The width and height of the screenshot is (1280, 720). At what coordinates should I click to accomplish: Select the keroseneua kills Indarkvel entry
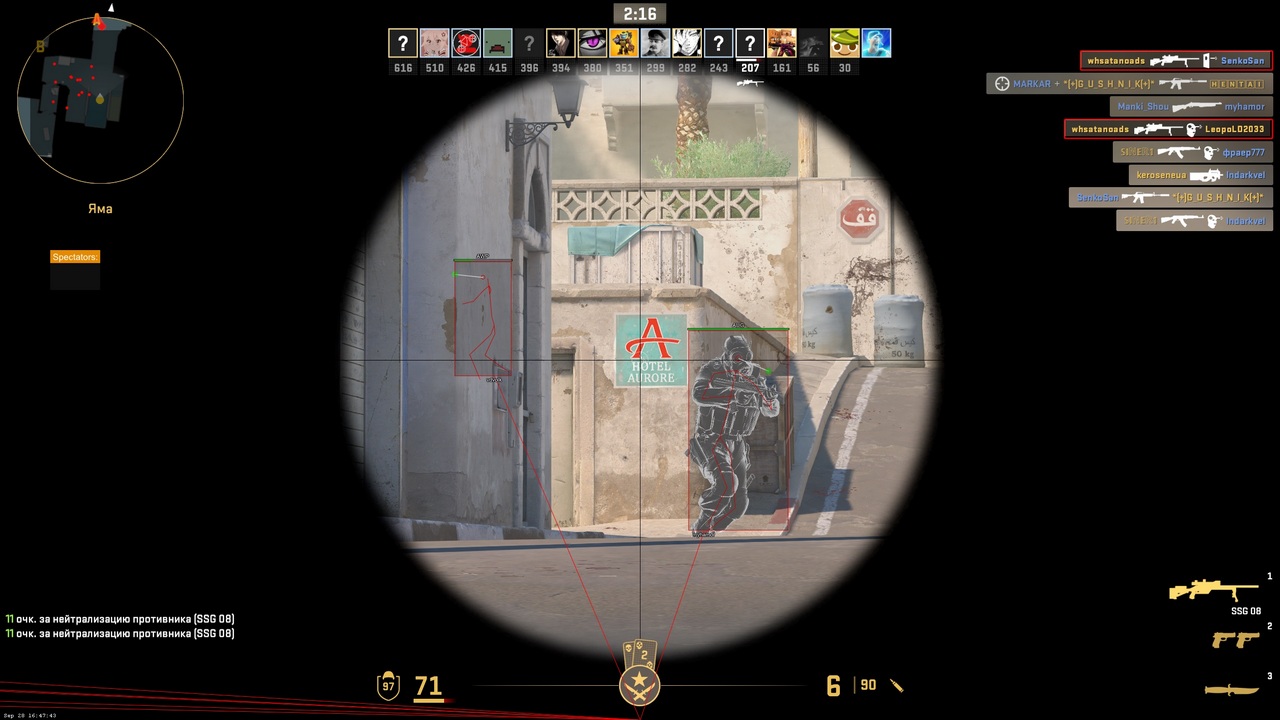[x=1201, y=175]
